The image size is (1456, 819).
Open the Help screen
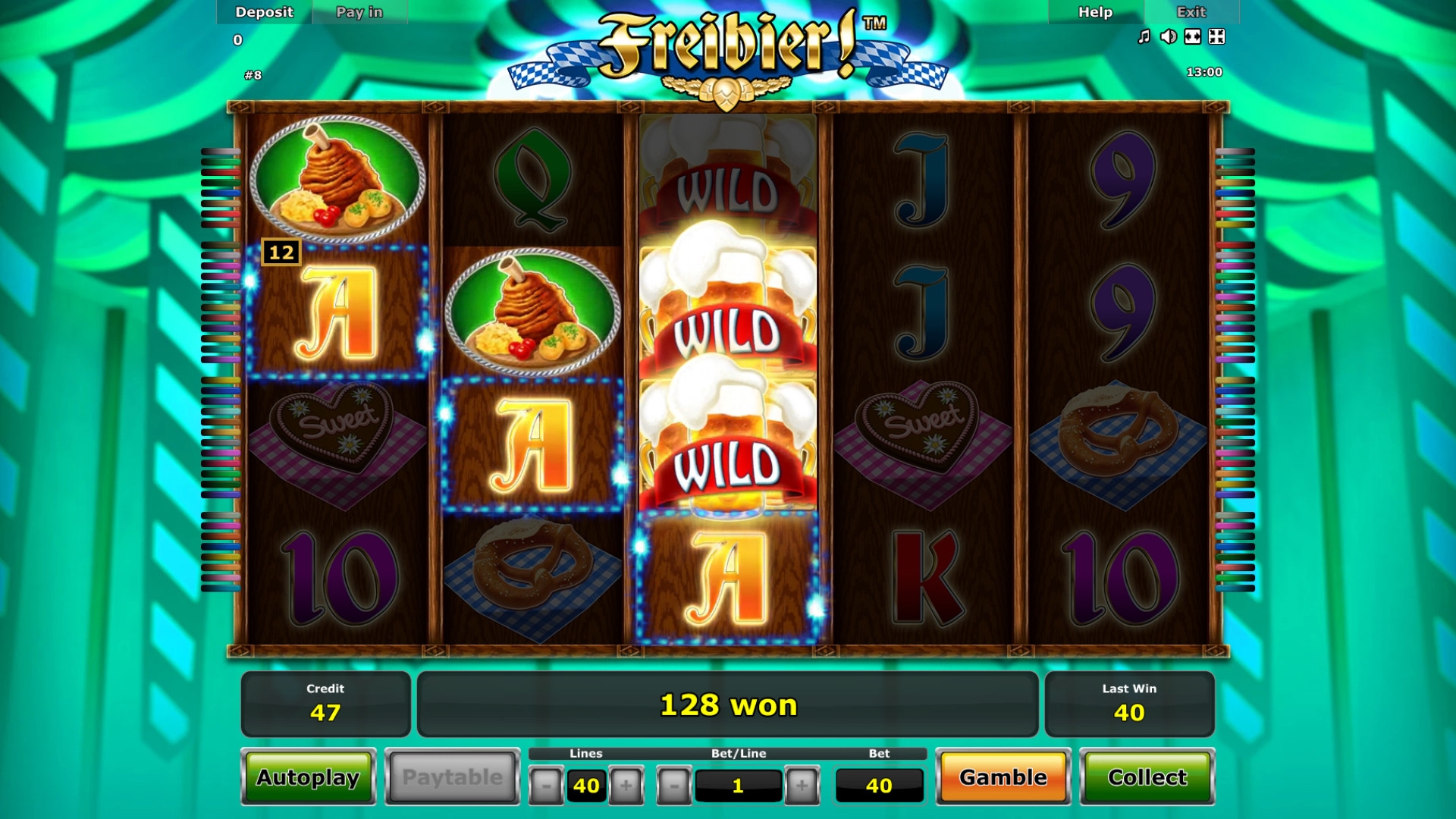(1095, 12)
